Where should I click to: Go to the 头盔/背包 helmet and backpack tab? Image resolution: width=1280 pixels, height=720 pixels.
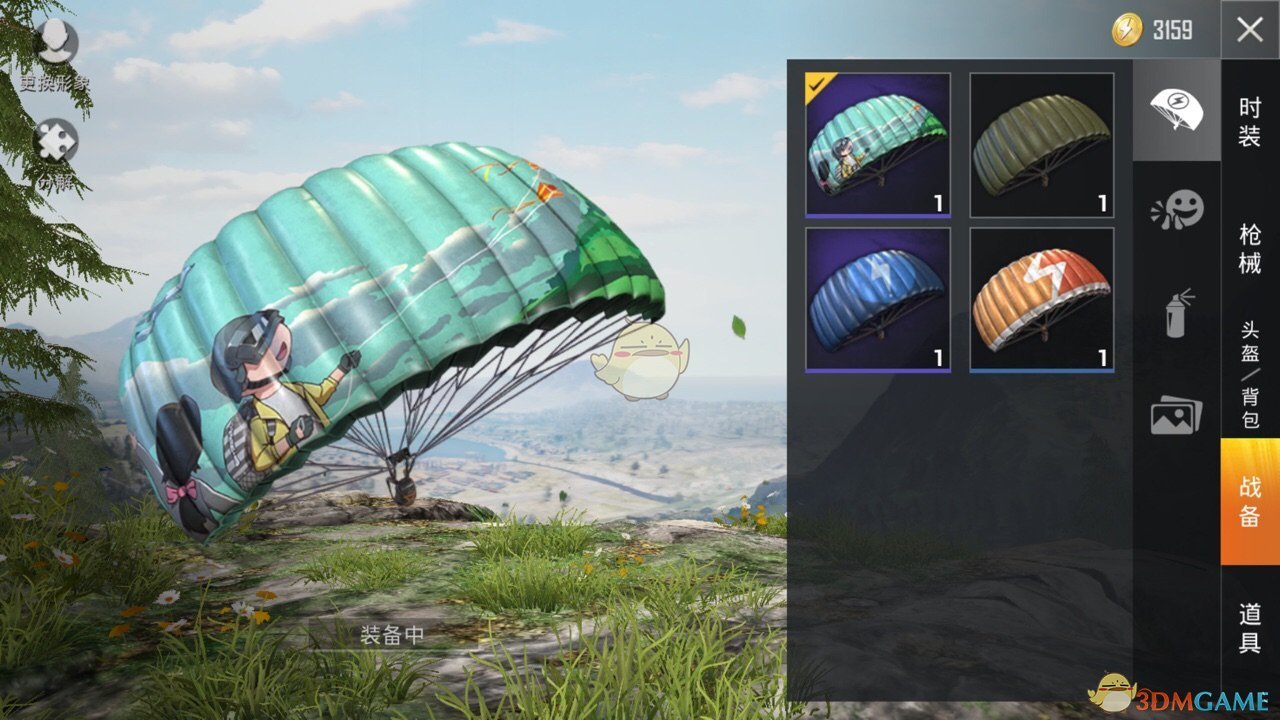(x=1250, y=375)
